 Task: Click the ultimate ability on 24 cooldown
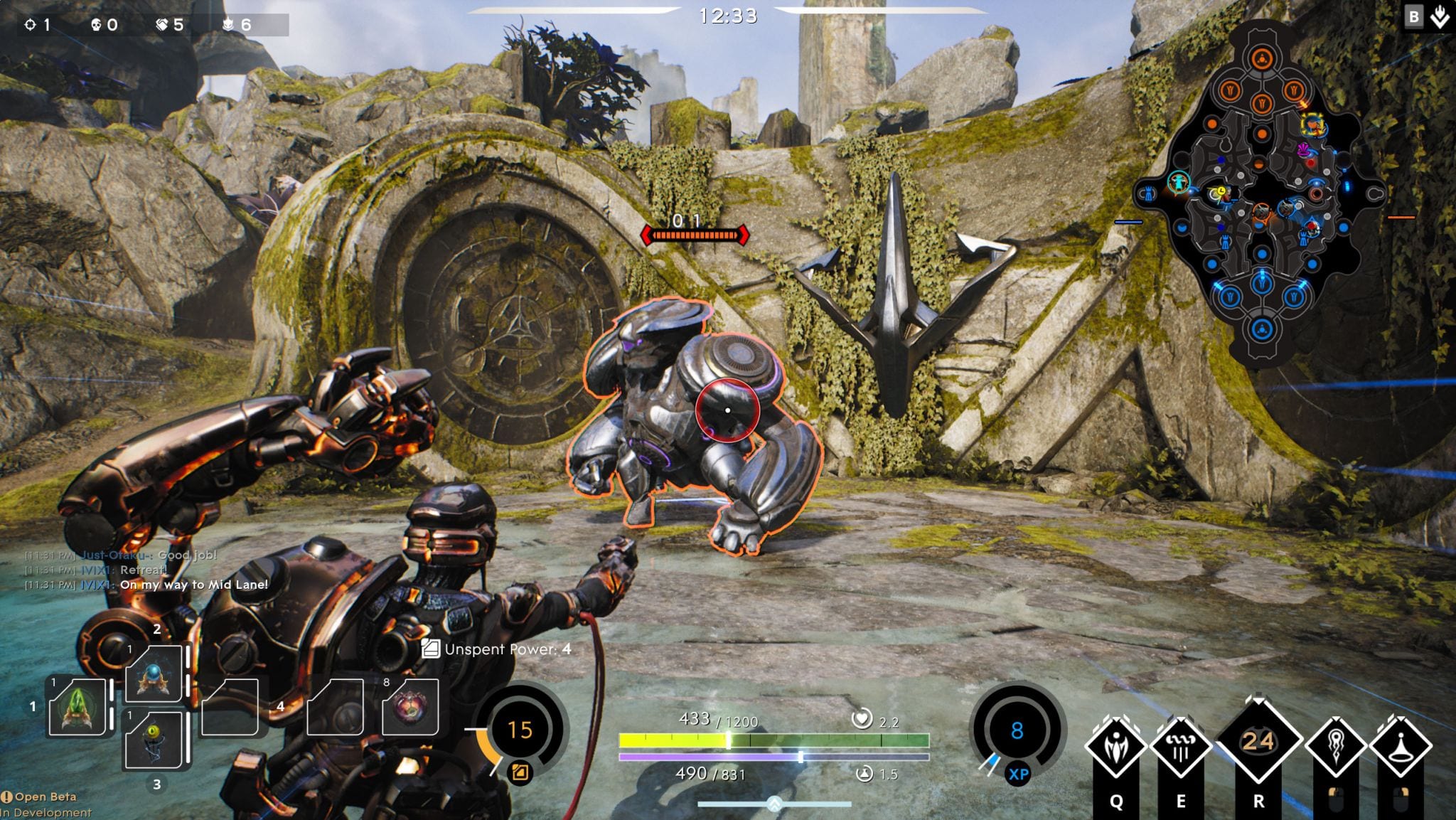(1258, 742)
